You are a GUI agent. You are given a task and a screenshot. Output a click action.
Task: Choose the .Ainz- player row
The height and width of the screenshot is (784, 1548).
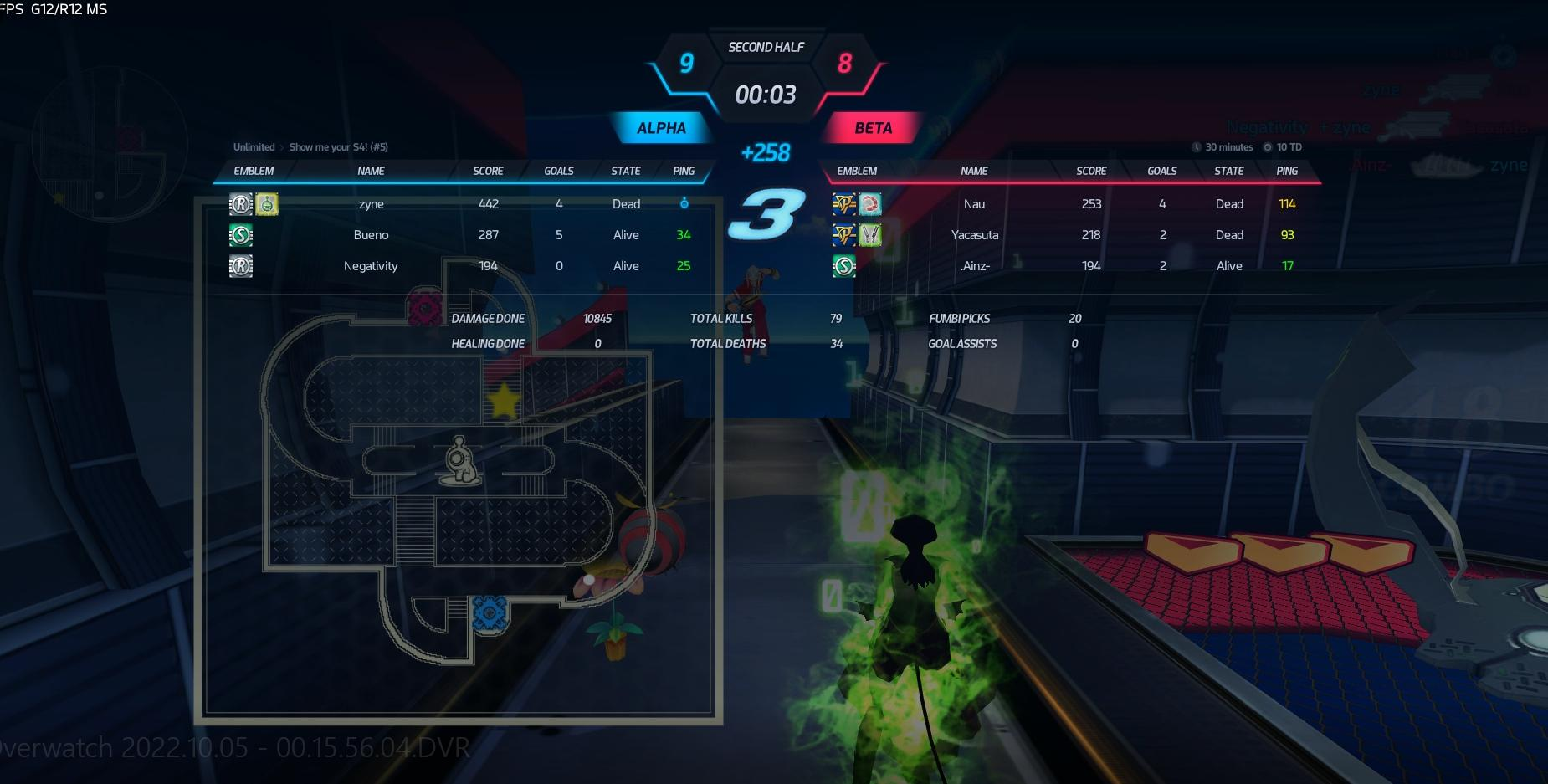click(975, 266)
